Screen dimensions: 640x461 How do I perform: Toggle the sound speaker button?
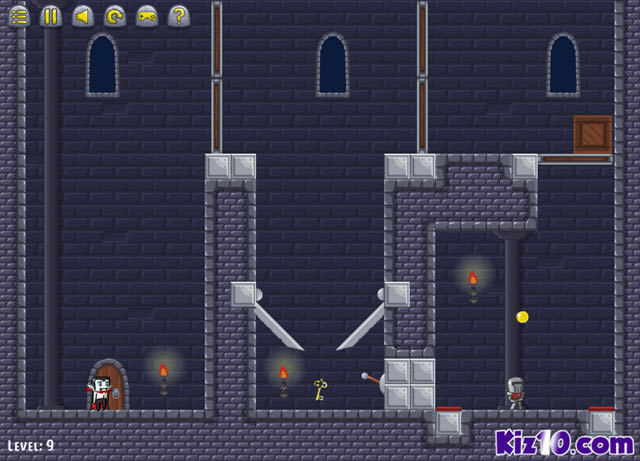tap(83, 15)
